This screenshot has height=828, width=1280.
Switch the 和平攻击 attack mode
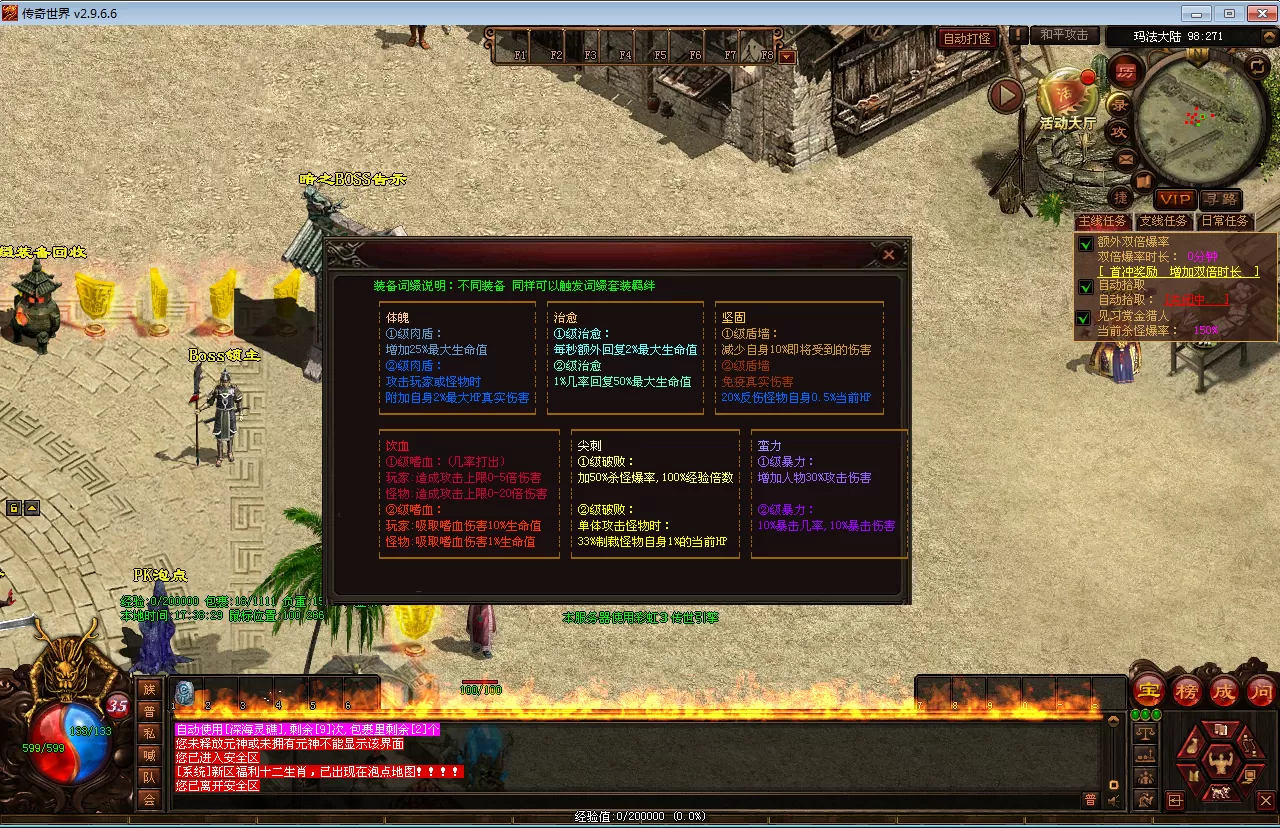point(1064,35)
